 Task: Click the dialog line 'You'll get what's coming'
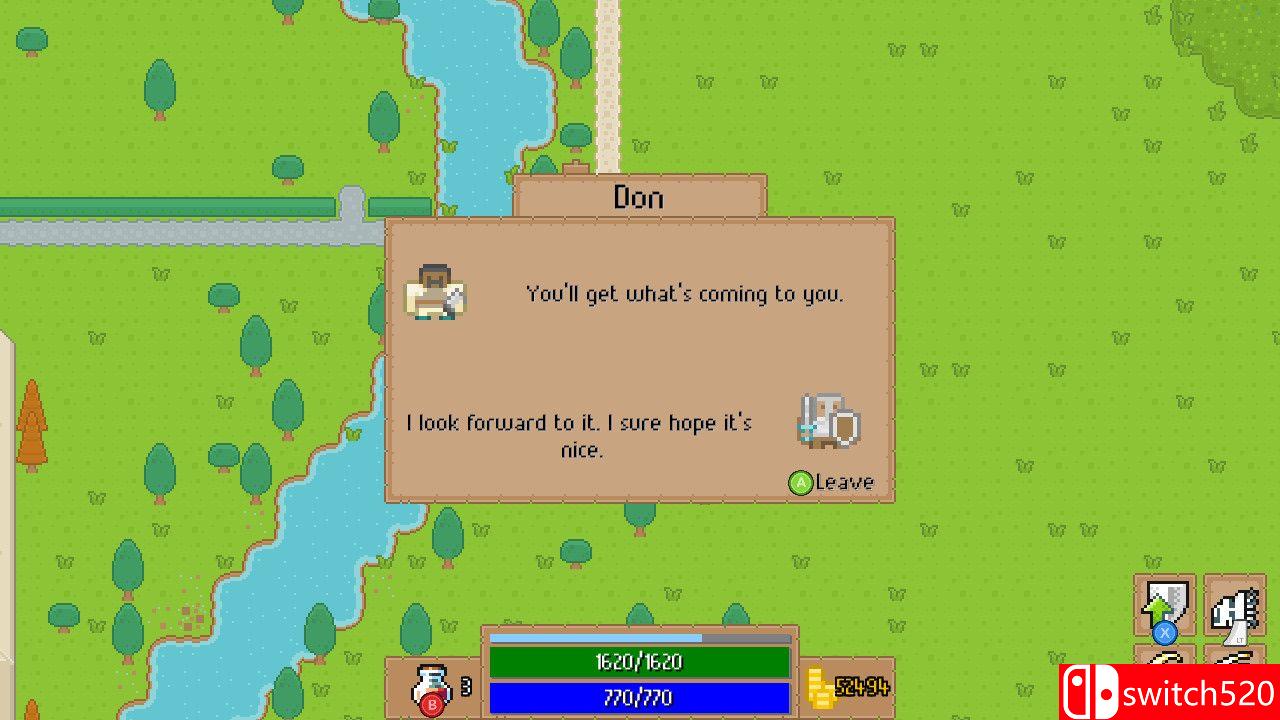683,294
